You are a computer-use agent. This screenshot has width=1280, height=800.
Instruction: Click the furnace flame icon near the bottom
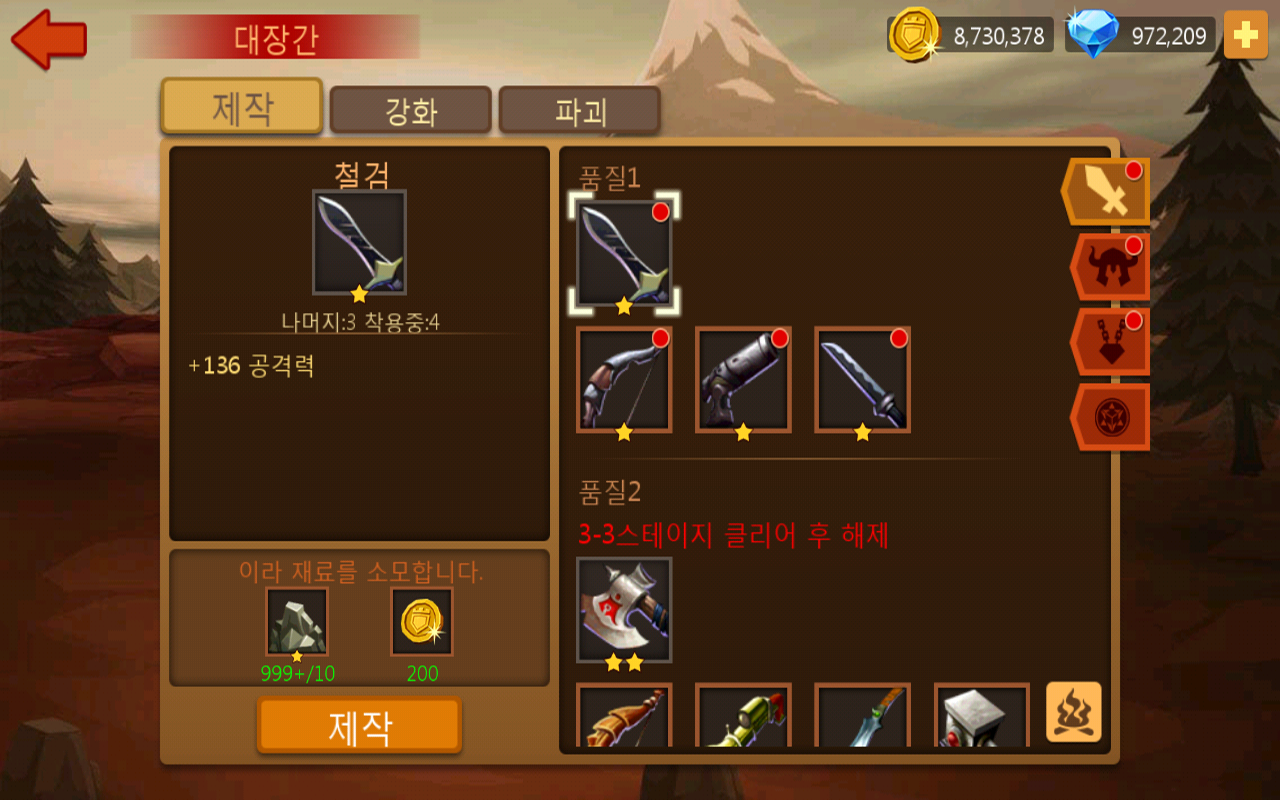coord(1073,715)
